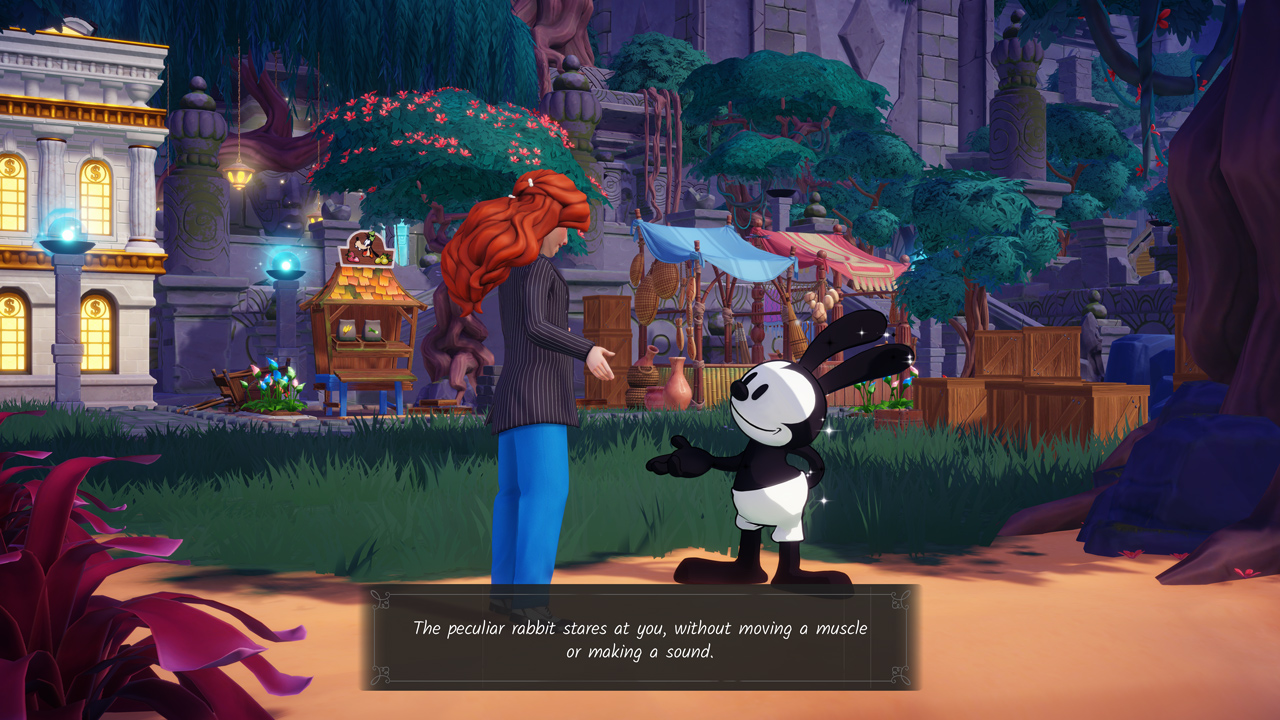Click the pear icon on the stall sign
1280x720 pixels.
(382, 259)
